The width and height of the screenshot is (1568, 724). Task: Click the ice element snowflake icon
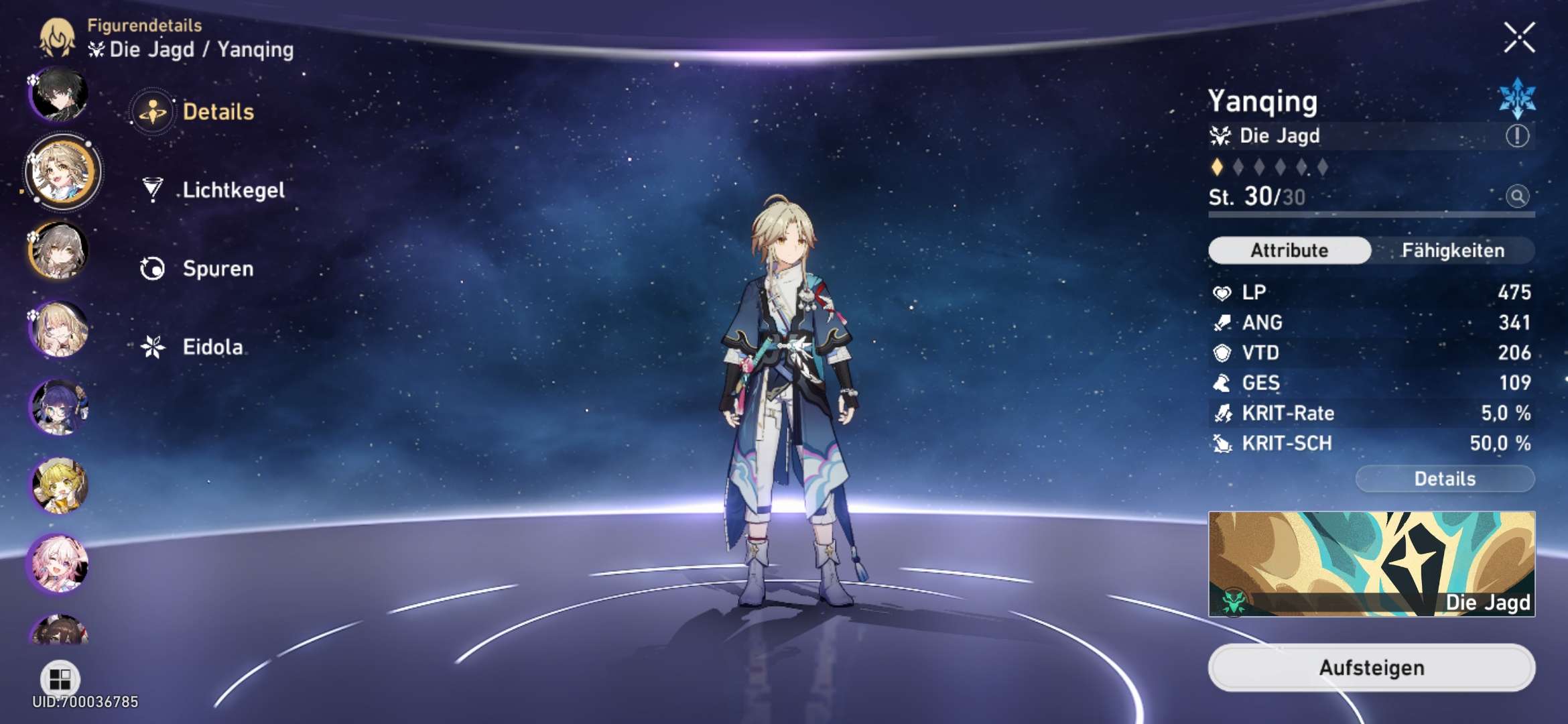pos(1517,99)
